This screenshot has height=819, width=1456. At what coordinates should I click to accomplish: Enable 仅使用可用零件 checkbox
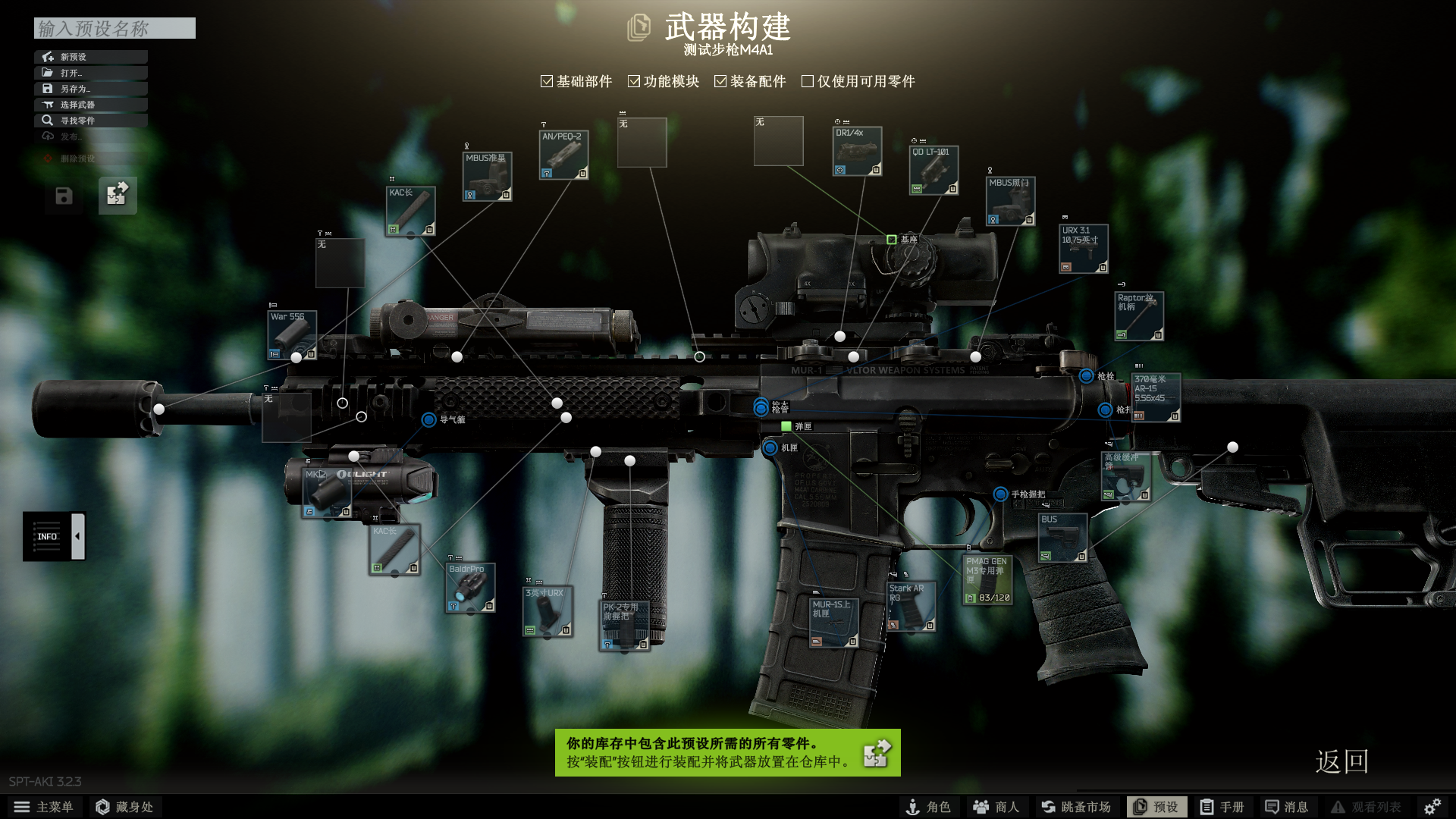(x=808, y=81)
